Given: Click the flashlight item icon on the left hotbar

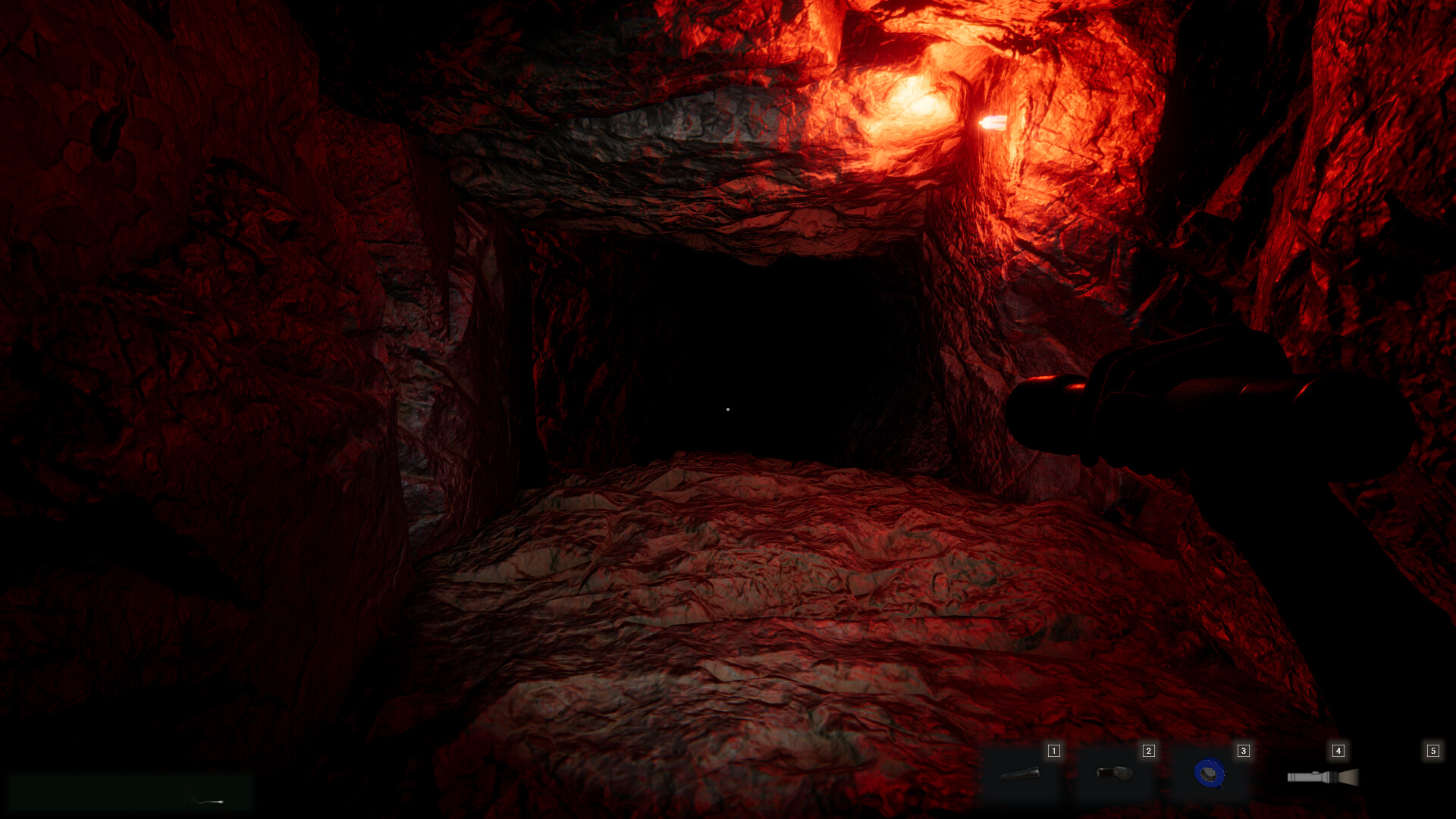Looking at the screenshot, I should coord(1018,773).
